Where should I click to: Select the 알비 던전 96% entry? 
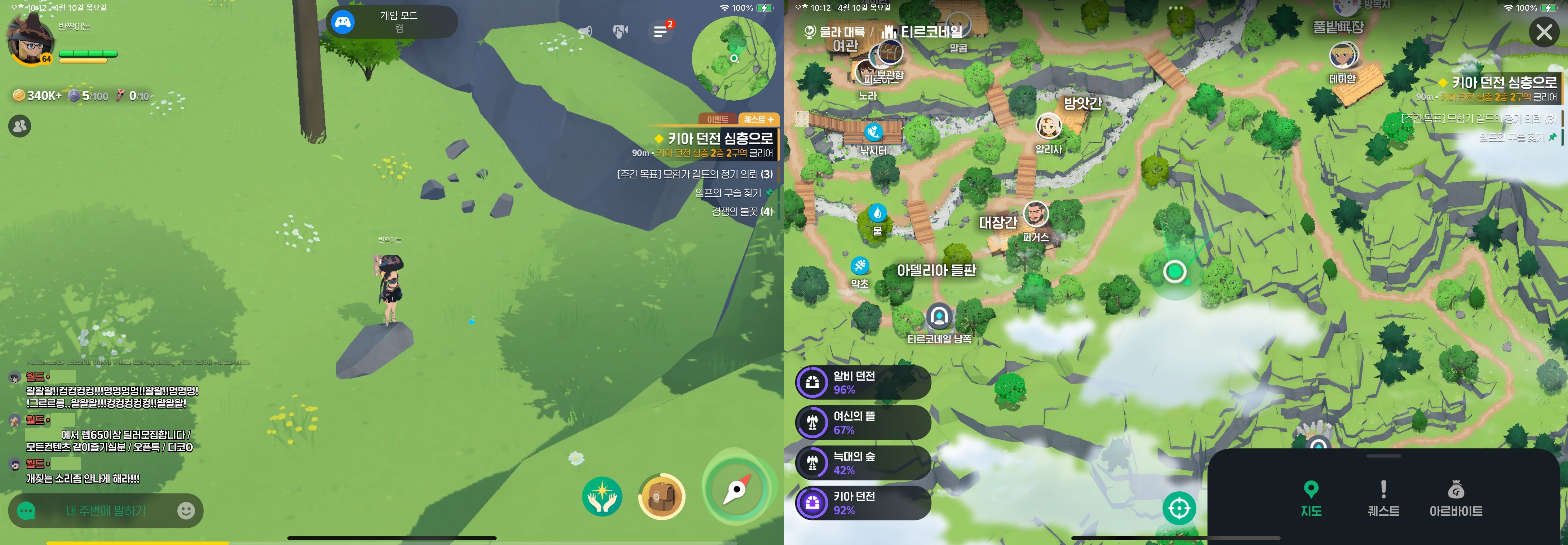tap(862, 382)
